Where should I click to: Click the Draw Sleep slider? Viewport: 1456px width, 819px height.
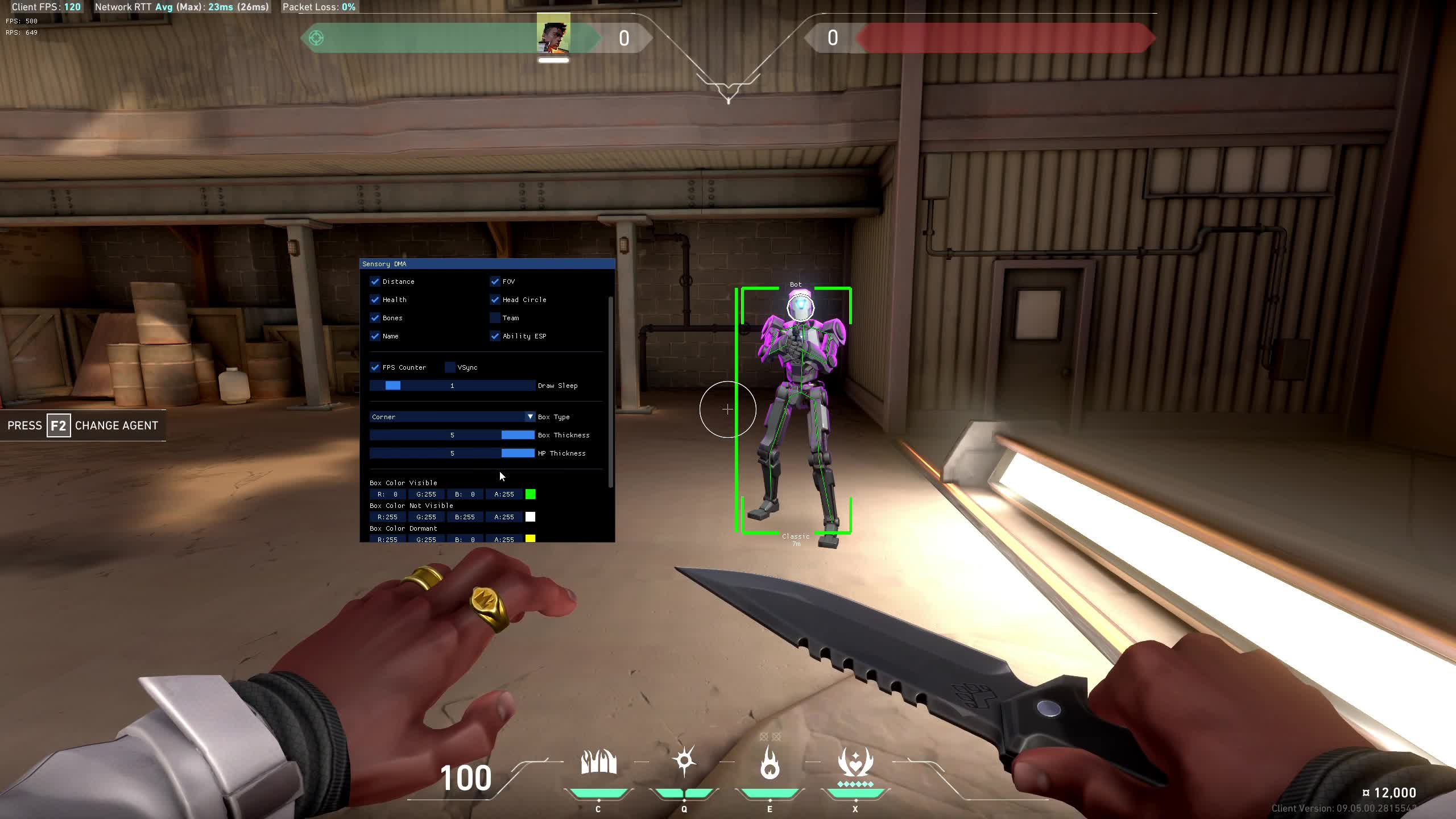coord(452,386)
